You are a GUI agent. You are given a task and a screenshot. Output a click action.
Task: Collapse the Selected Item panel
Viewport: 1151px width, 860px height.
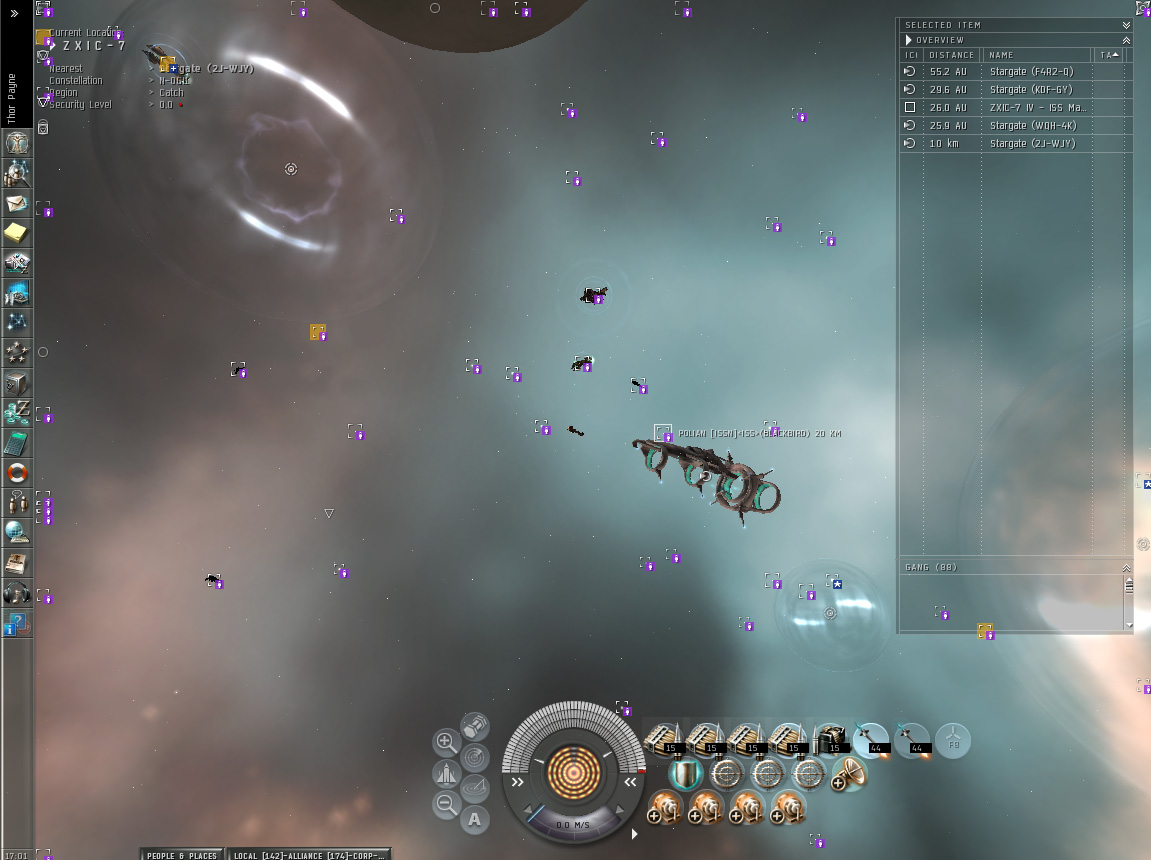pyautogui.click(x=1126, y=25)
